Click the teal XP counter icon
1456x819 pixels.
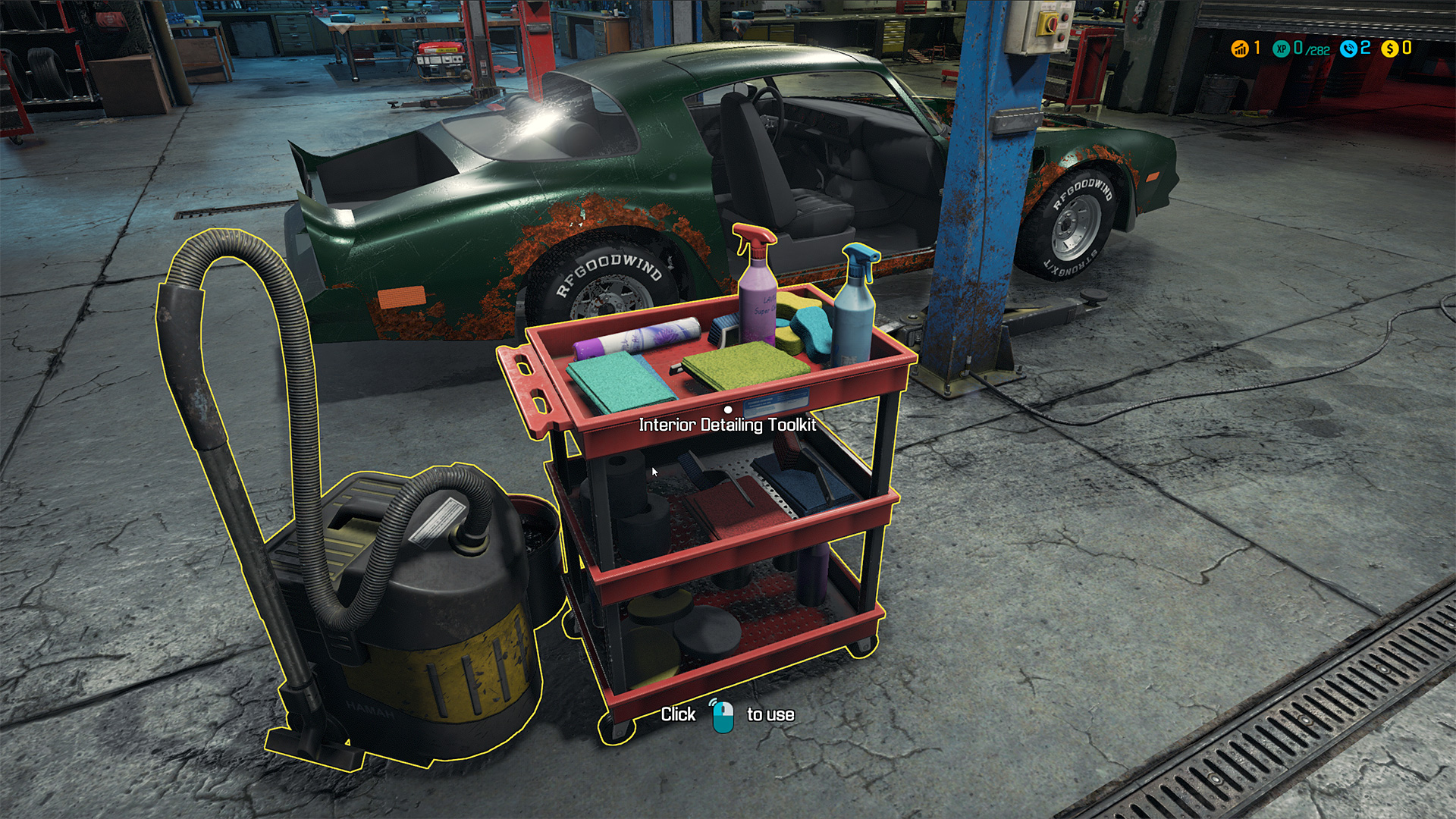pyautogui.click(x=1282, y=49)
